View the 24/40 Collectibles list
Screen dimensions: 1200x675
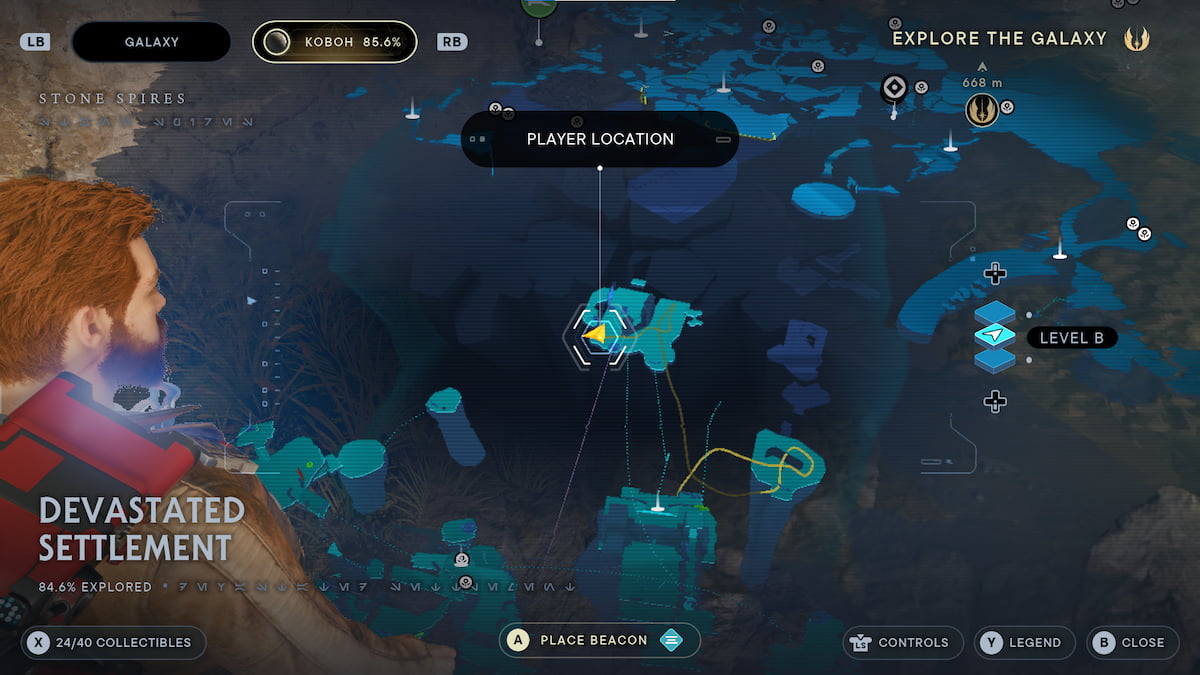tap(113, 642)
